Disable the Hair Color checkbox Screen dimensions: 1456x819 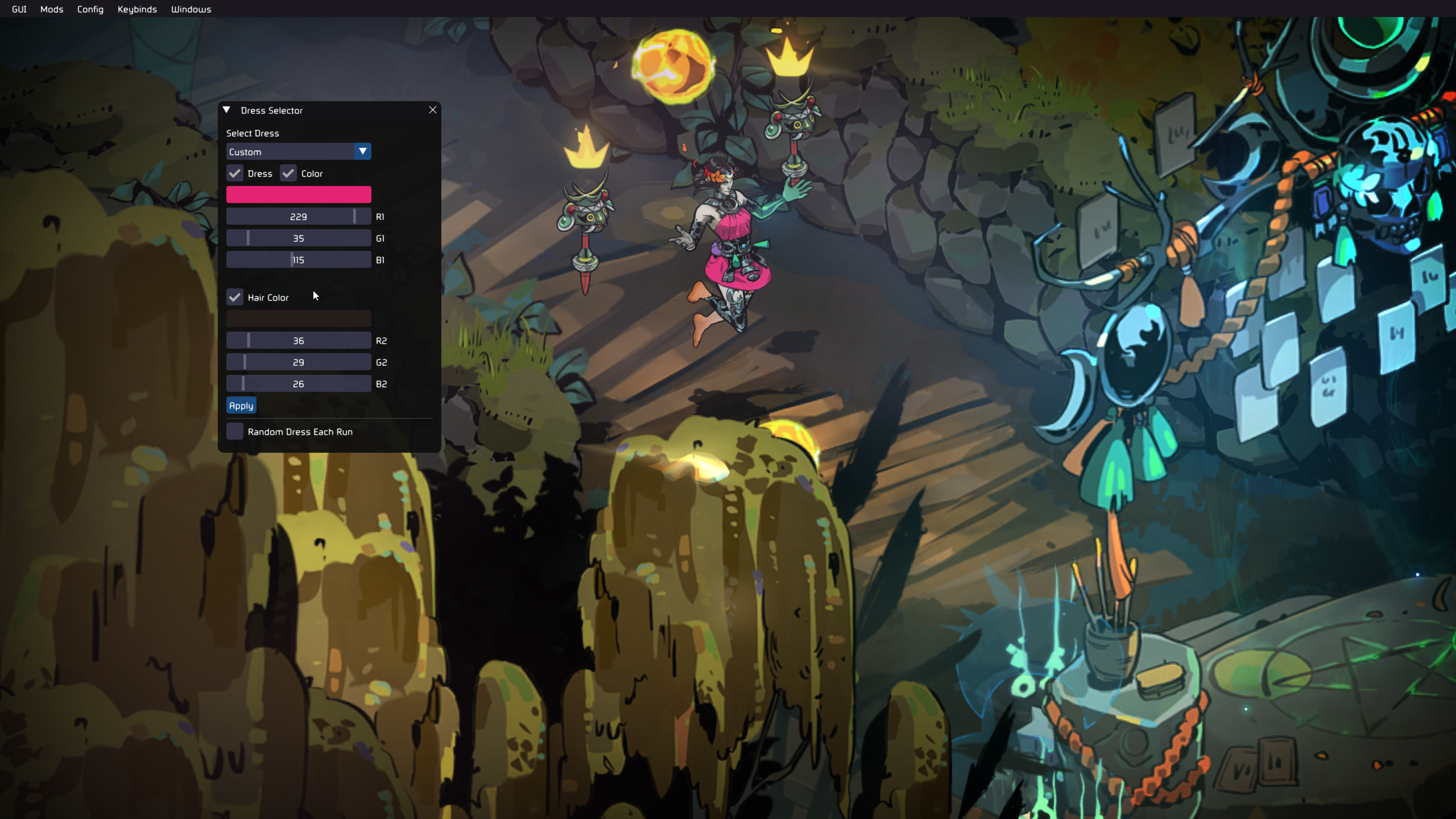pos(235,297)
